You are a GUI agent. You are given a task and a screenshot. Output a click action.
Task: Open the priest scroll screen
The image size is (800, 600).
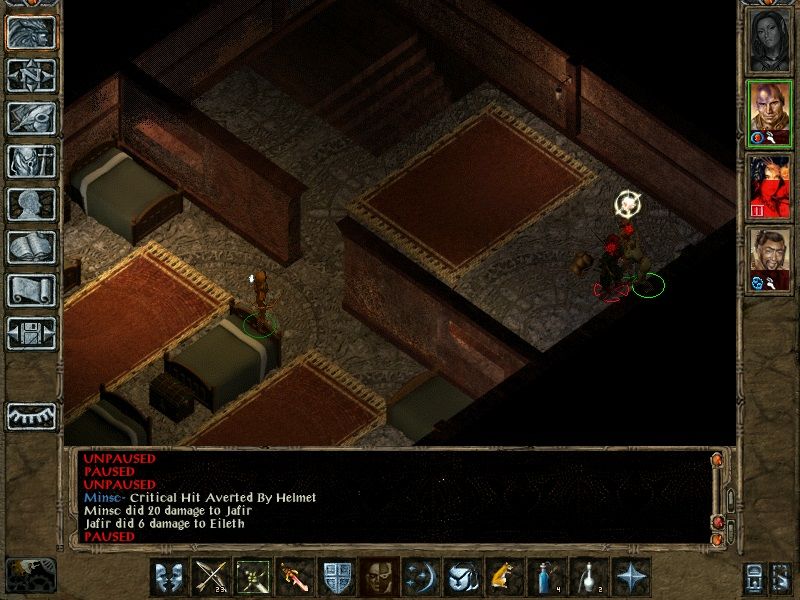(32, 290)
